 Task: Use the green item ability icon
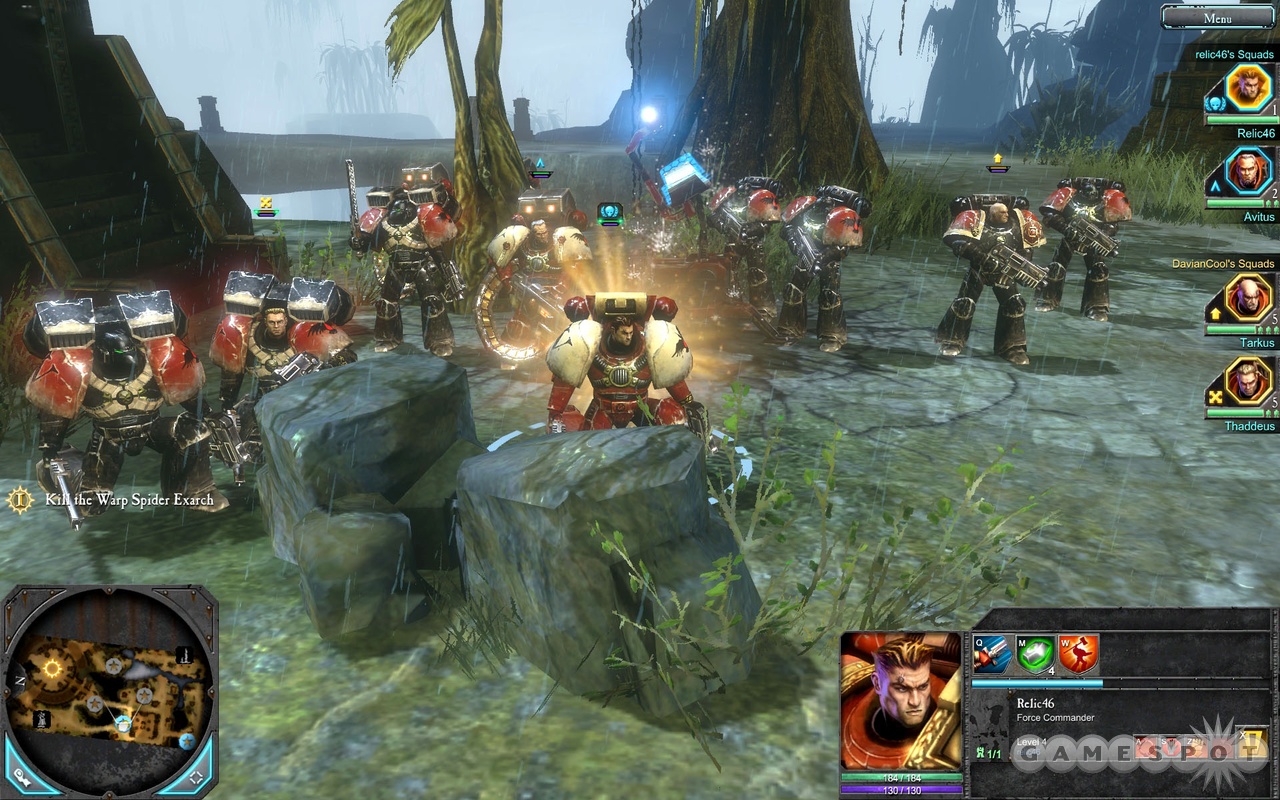point(1035,655)
